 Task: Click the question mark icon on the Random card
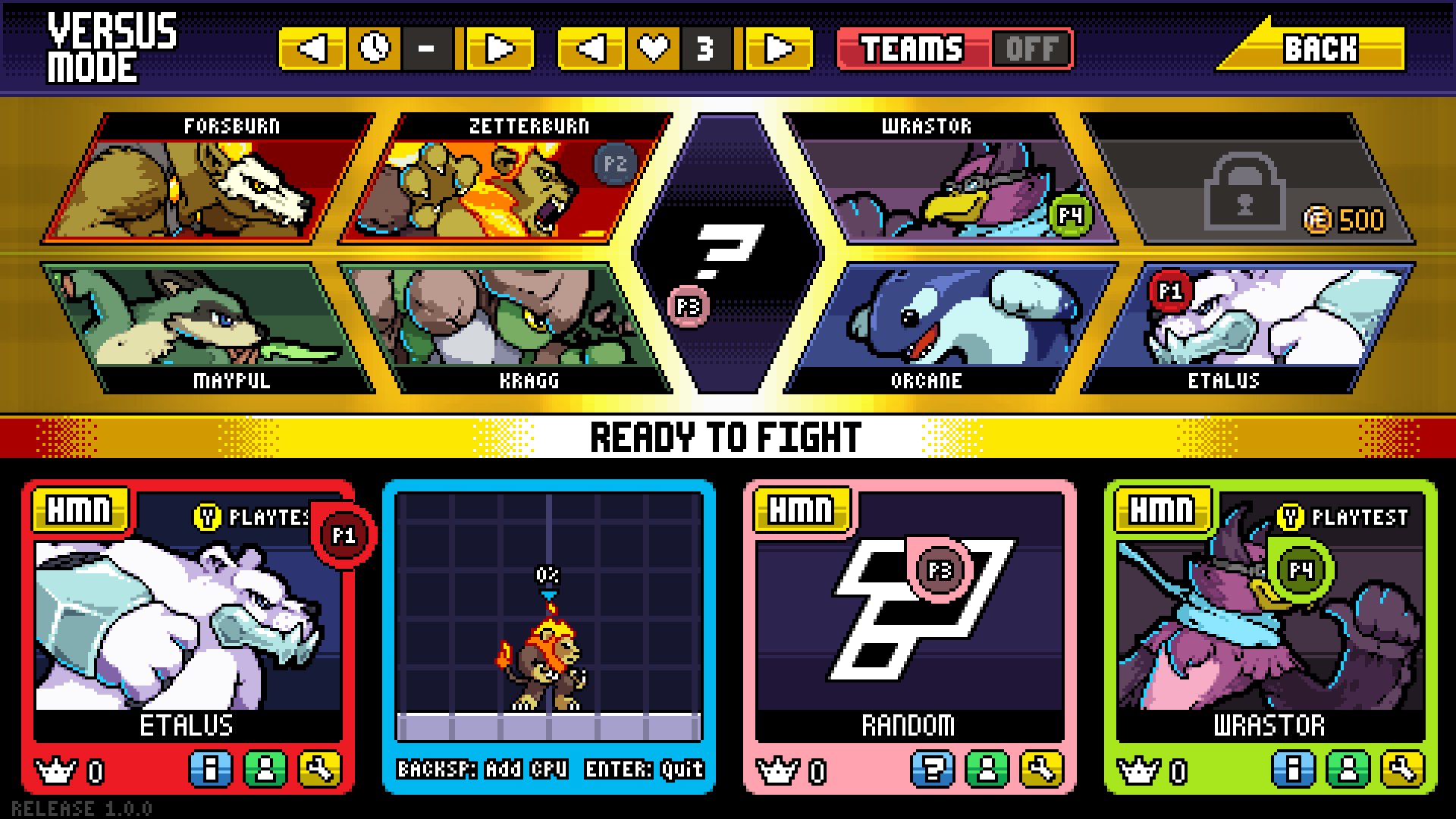932,767
